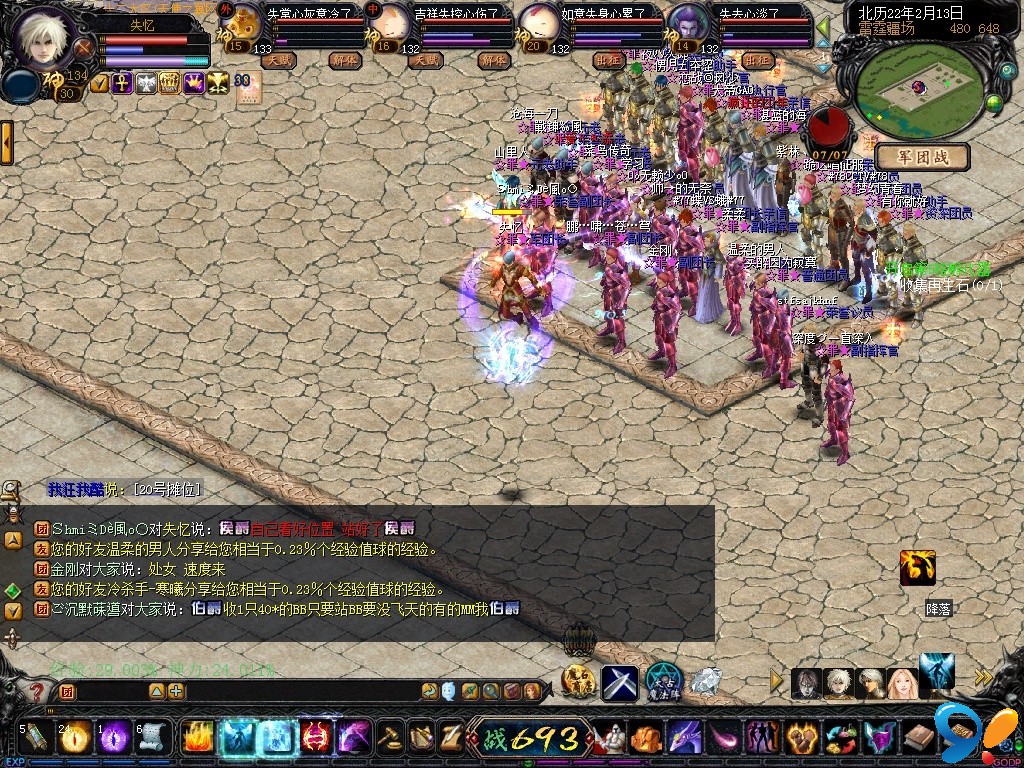Click the hammer icon on the bottom bar
This screenshot has width=1024, height=768.
(389, 737)
